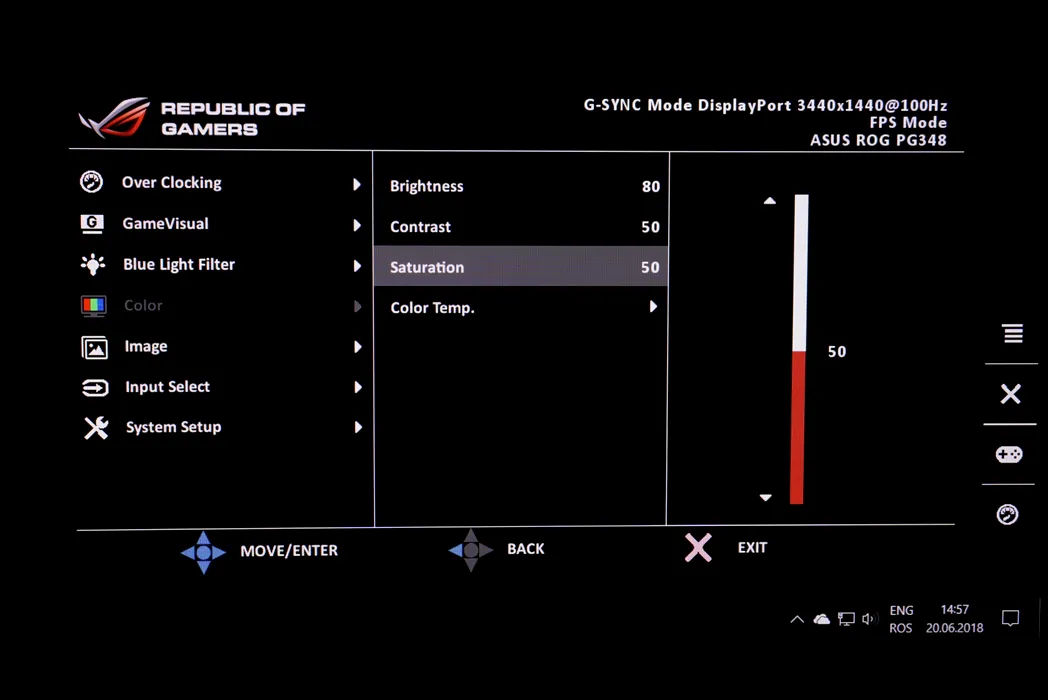Click the down arrow below saturation bar
The image size is (1048, 700).
[x=766, y=497]
